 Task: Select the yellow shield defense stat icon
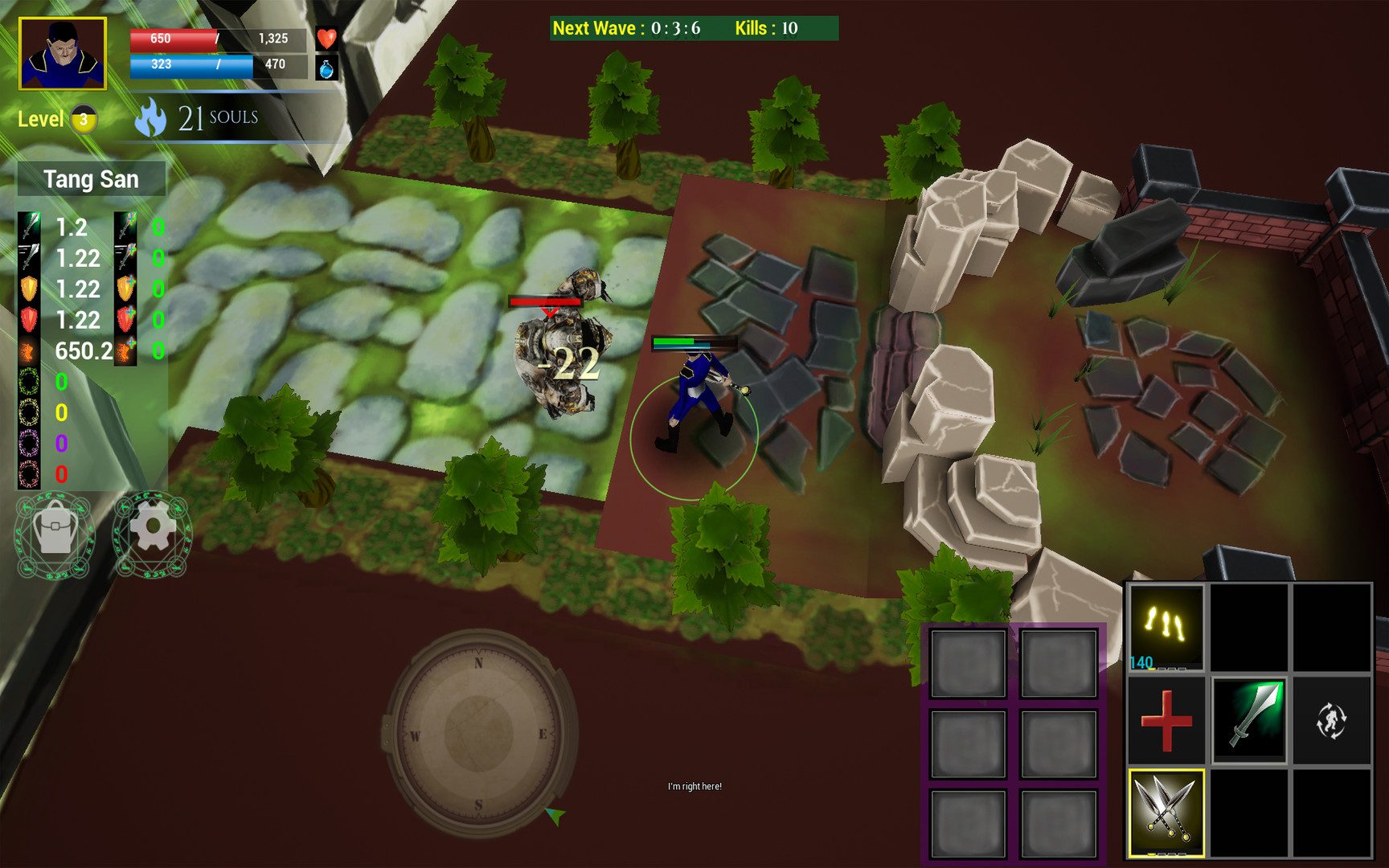(x=27, y=289)
